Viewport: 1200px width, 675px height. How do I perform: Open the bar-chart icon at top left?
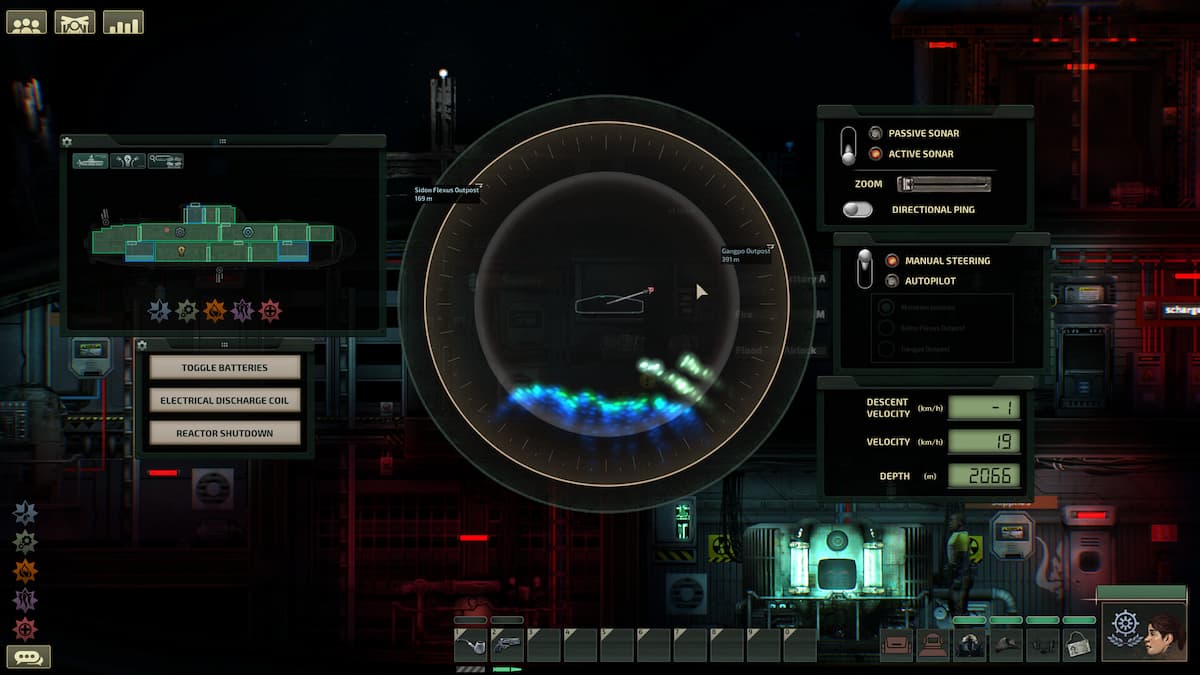coord(123,22)
